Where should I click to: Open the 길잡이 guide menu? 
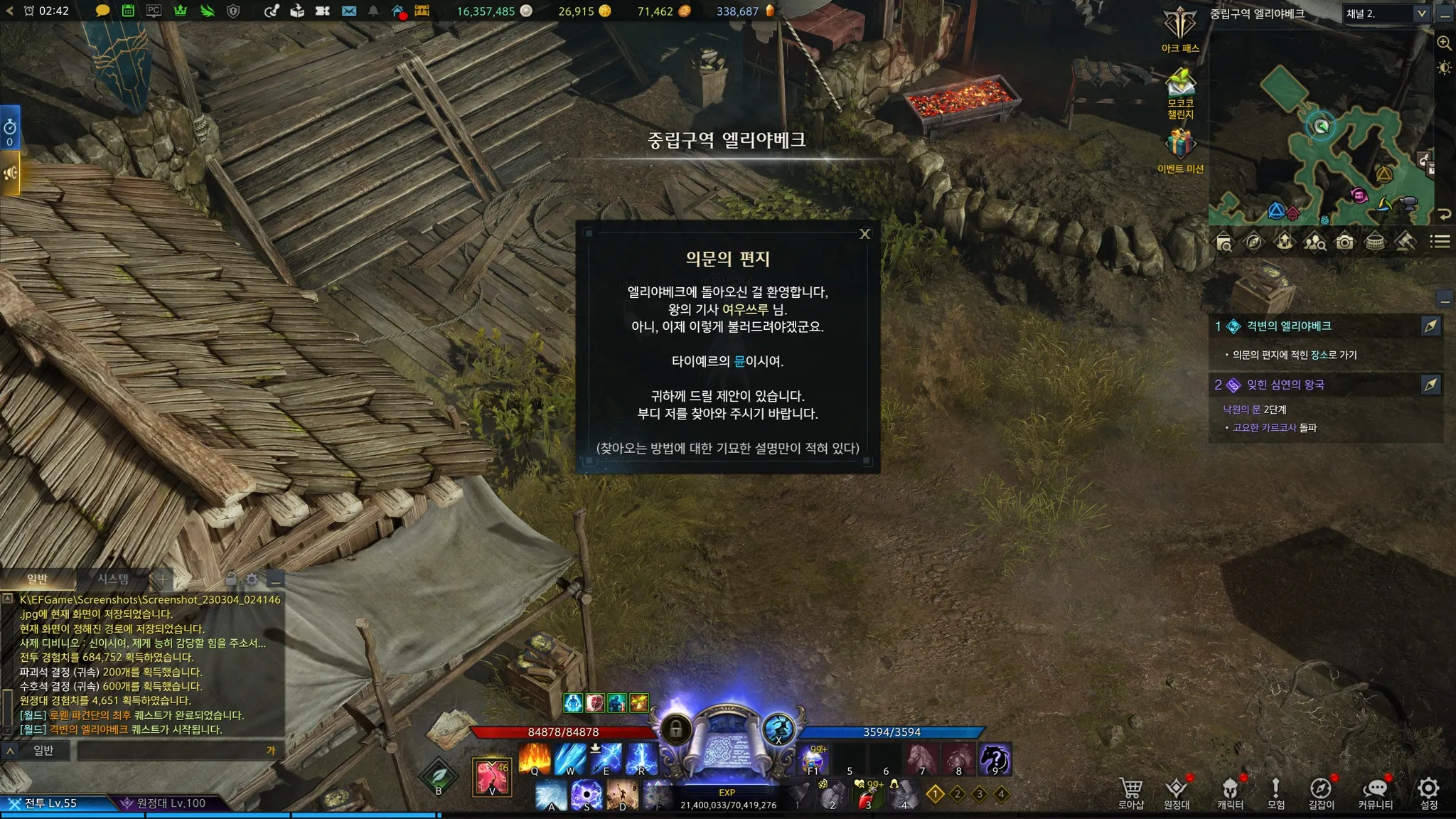pyautogui.click(x=1321, y=792)
